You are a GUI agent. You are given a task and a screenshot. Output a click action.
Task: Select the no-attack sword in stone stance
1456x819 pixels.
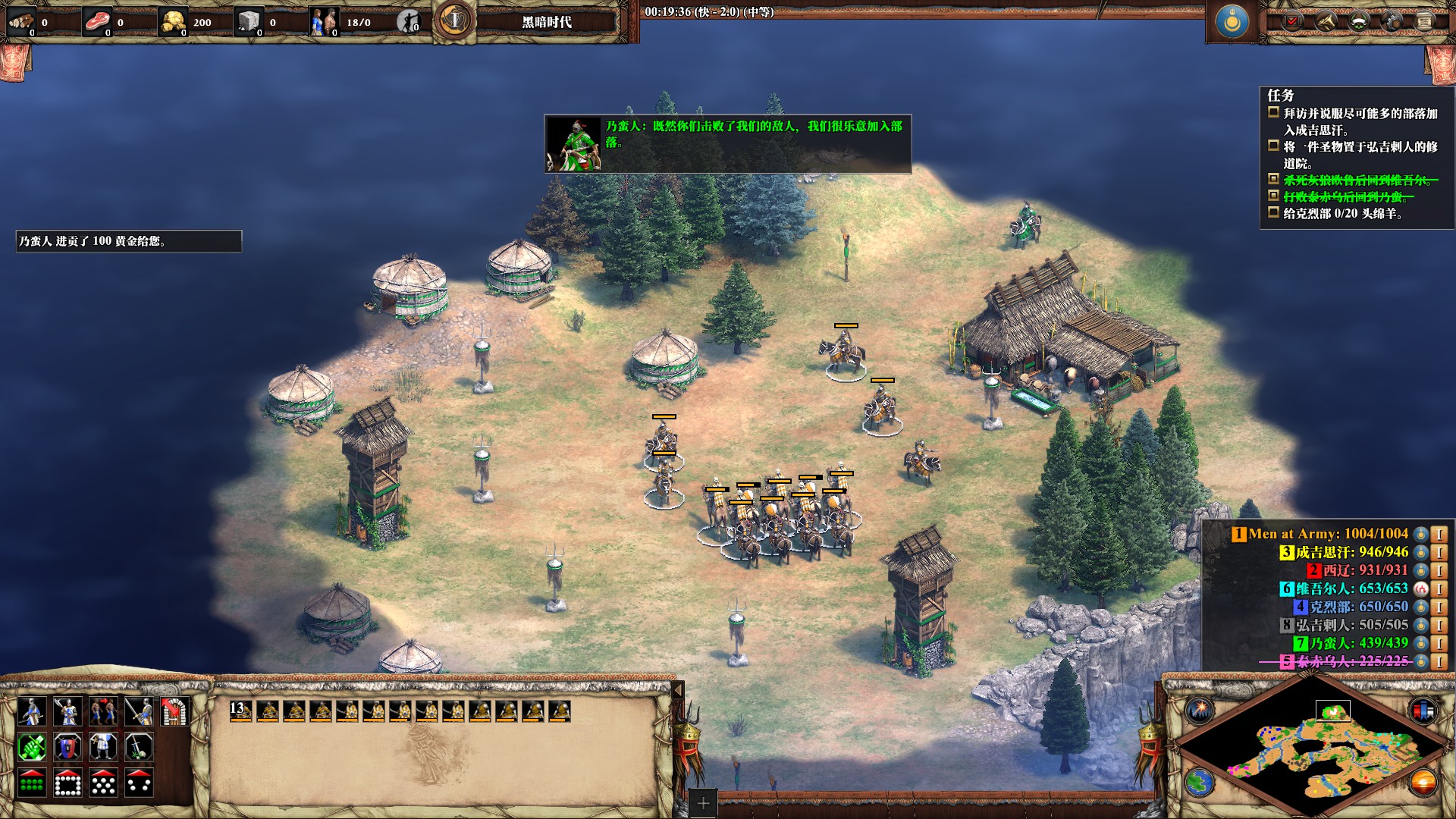point(139,748)
